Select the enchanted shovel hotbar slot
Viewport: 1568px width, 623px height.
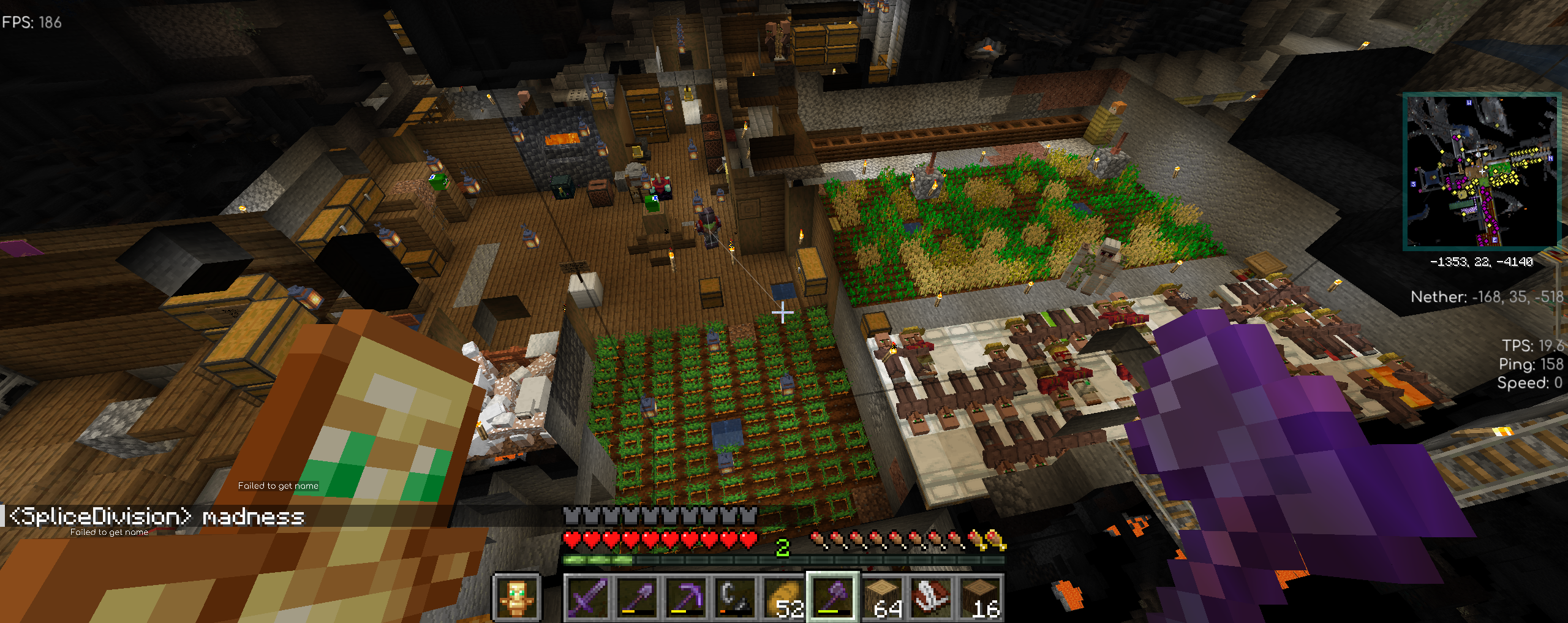(x=636, y=597)
